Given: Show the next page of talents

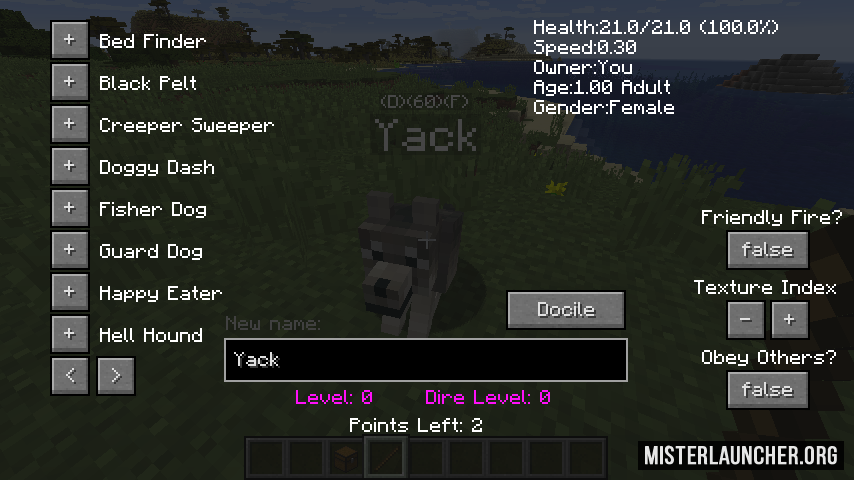Looking at the screenshot, I should point(116,375).
